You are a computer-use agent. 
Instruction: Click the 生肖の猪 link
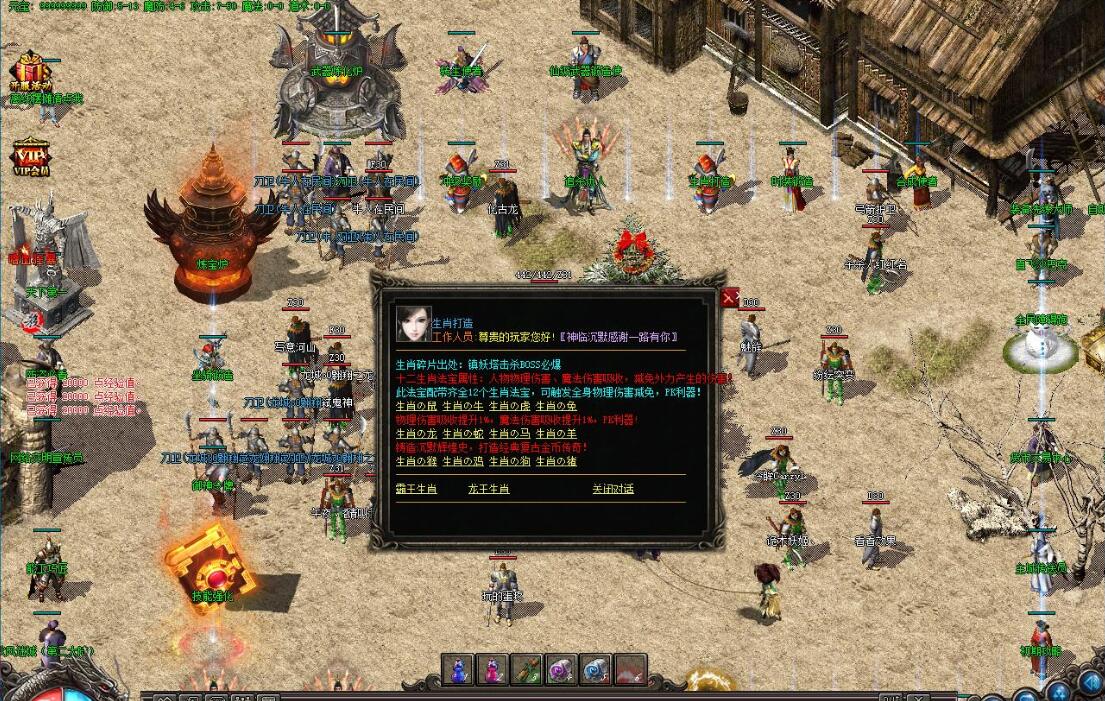556,461
